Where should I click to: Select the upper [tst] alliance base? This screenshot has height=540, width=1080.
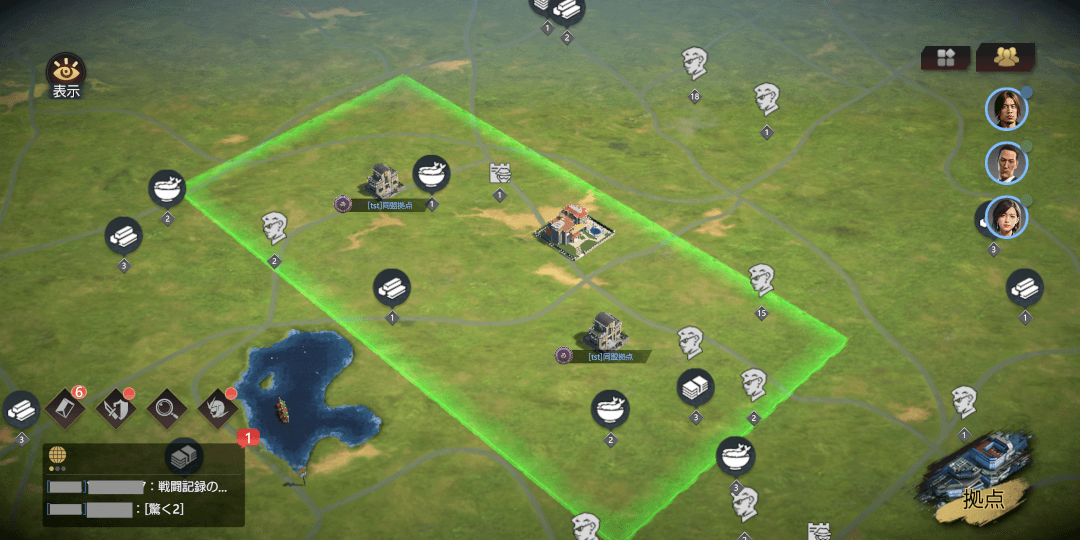pos(383,181)
